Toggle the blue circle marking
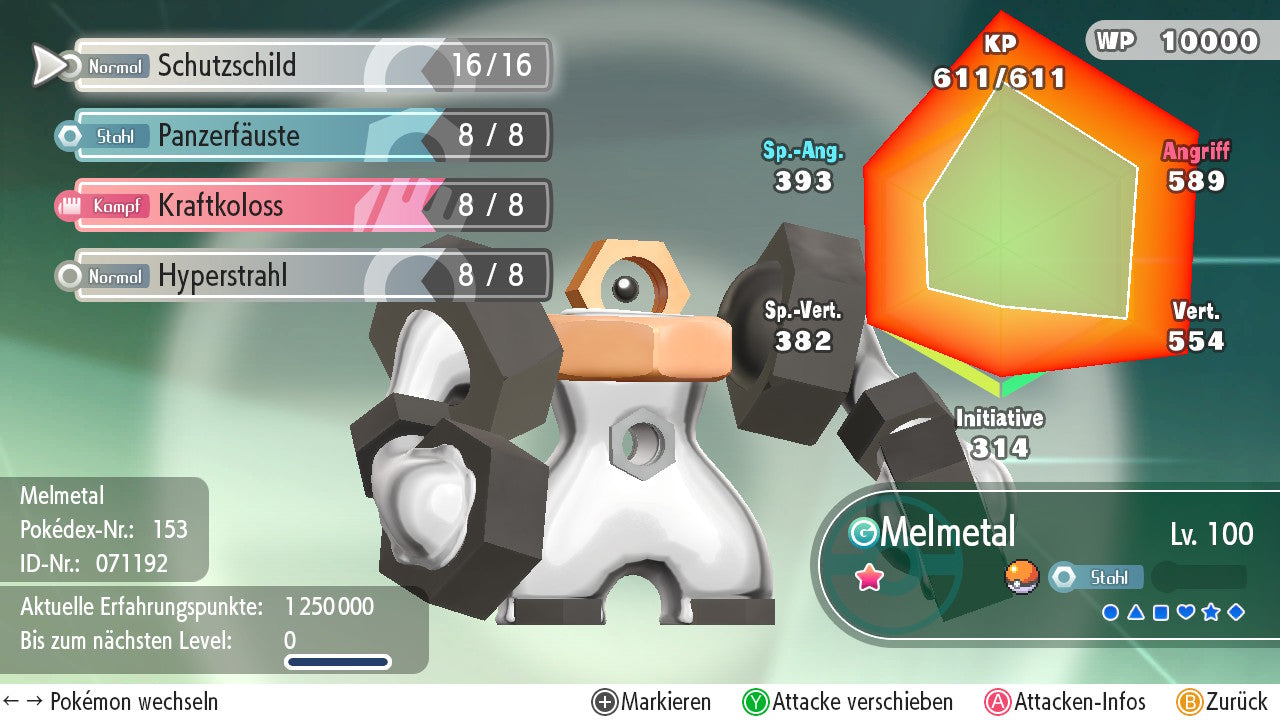Screen dimensions: 1280x720 pyautogui.click(x=1110, y=612)
